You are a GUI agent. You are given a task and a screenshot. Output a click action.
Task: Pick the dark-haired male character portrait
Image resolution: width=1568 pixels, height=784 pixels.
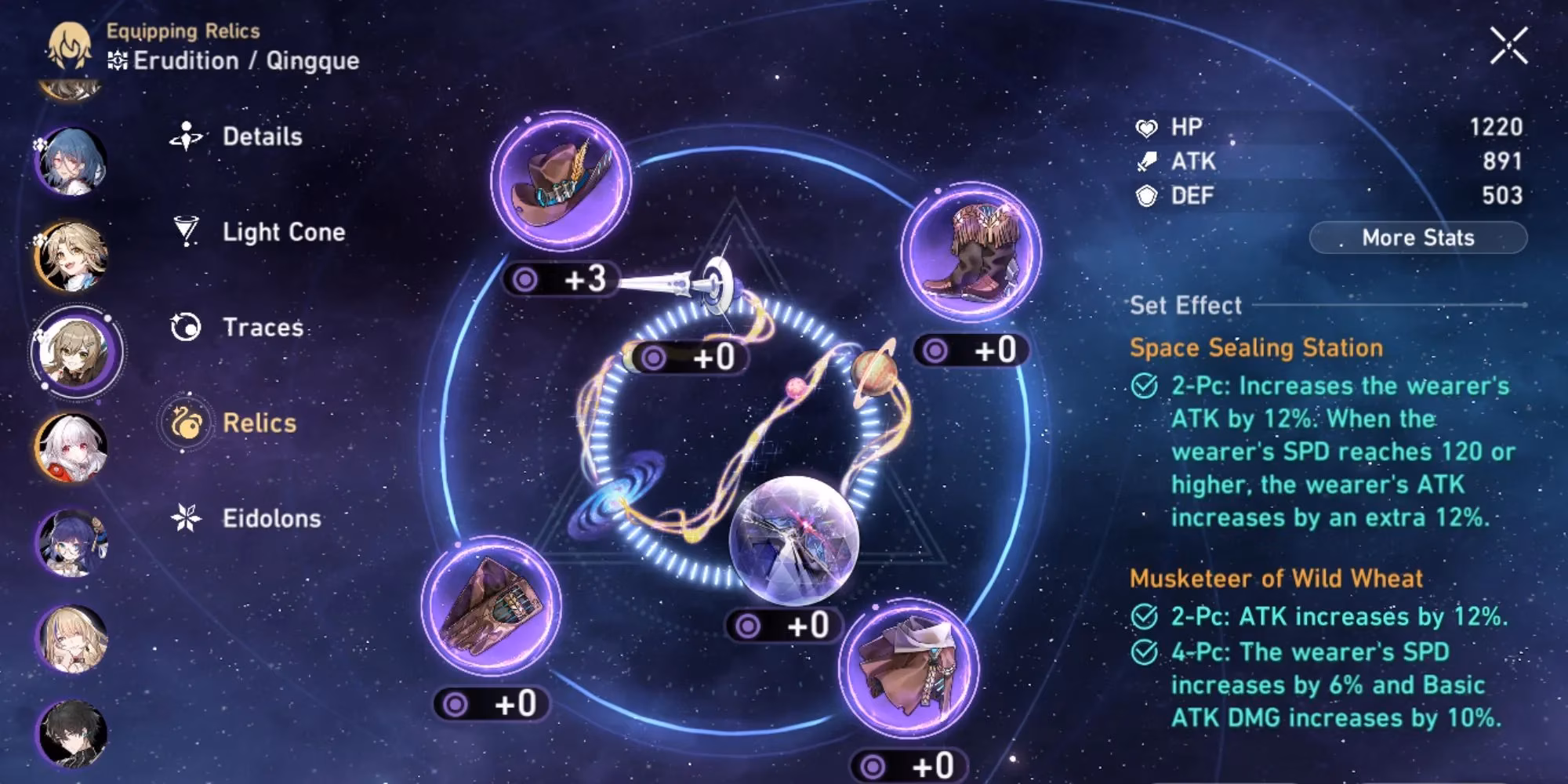coord(71,733)
